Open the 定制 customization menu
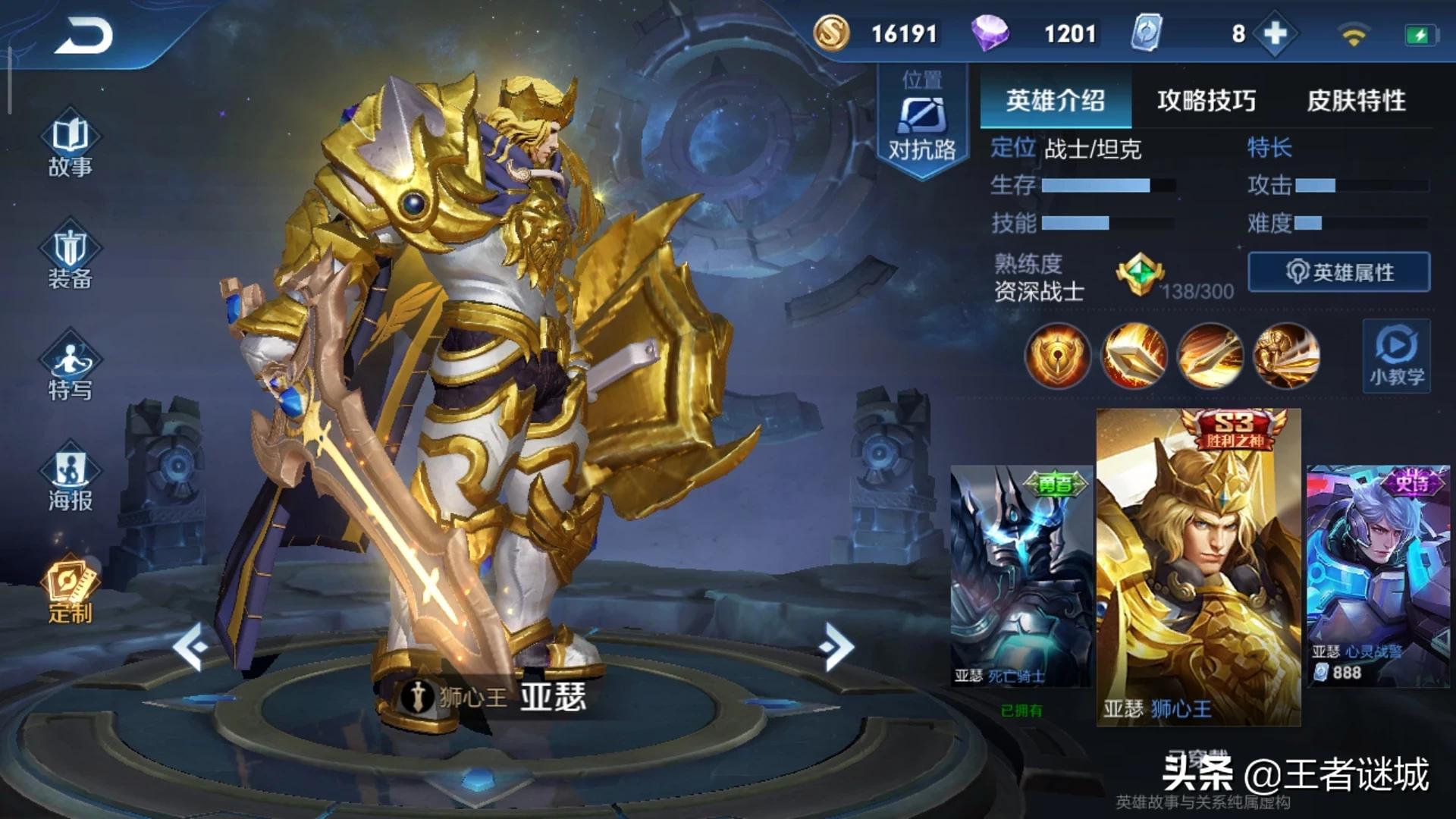Screen dimensions: 1456x819 [70, 593]
